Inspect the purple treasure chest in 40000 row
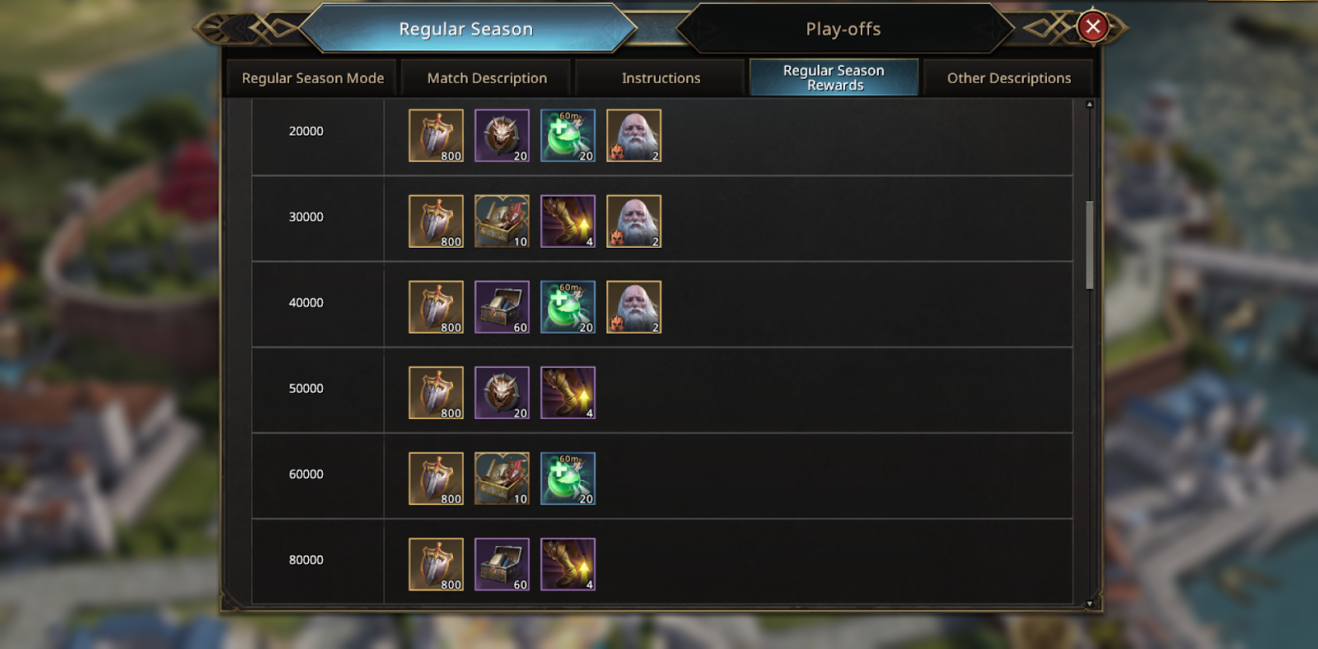The height and width of the screenshot is (649, 1318). 502,308
